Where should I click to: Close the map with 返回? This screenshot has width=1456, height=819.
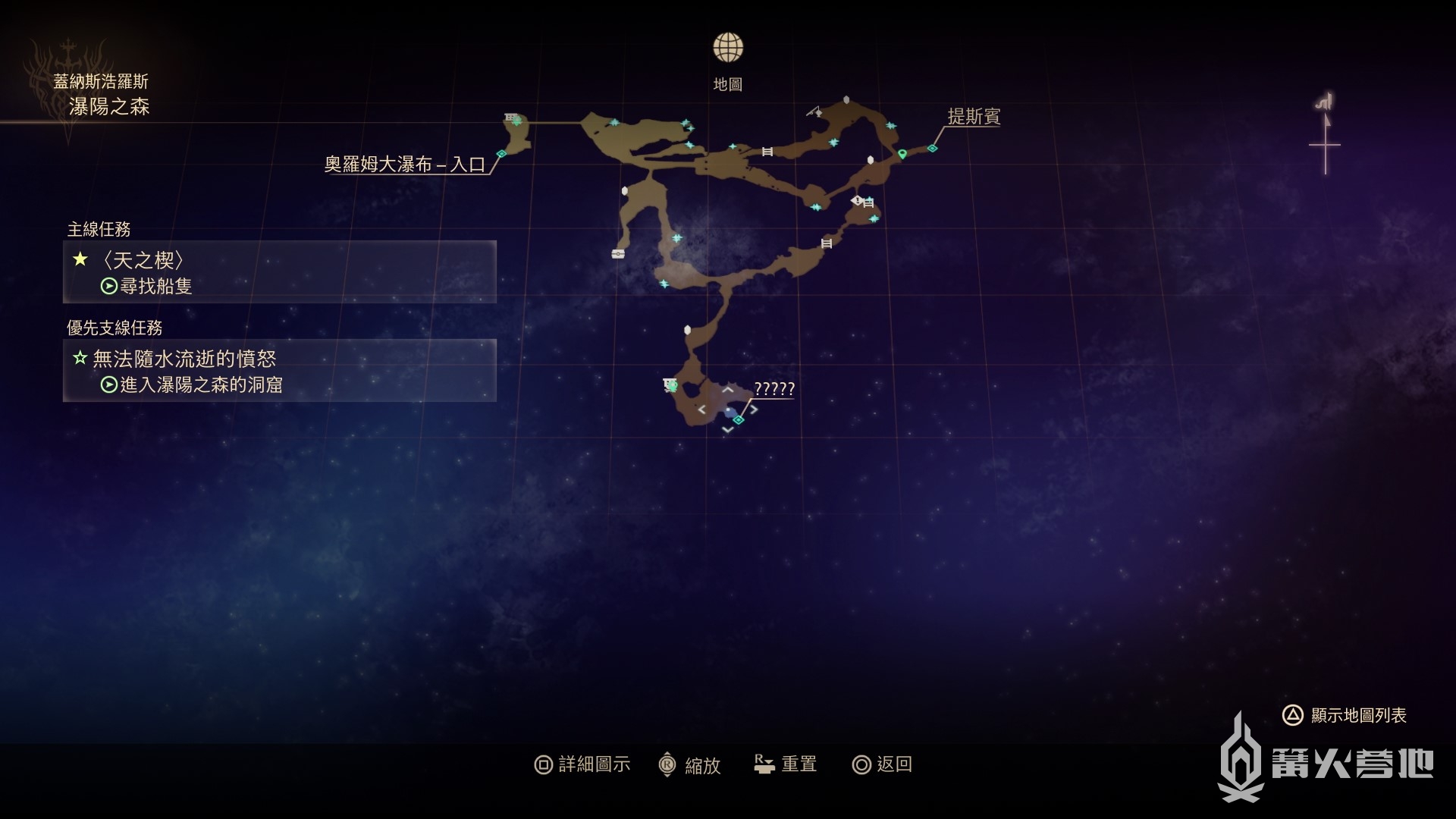[x=882, y=764]
